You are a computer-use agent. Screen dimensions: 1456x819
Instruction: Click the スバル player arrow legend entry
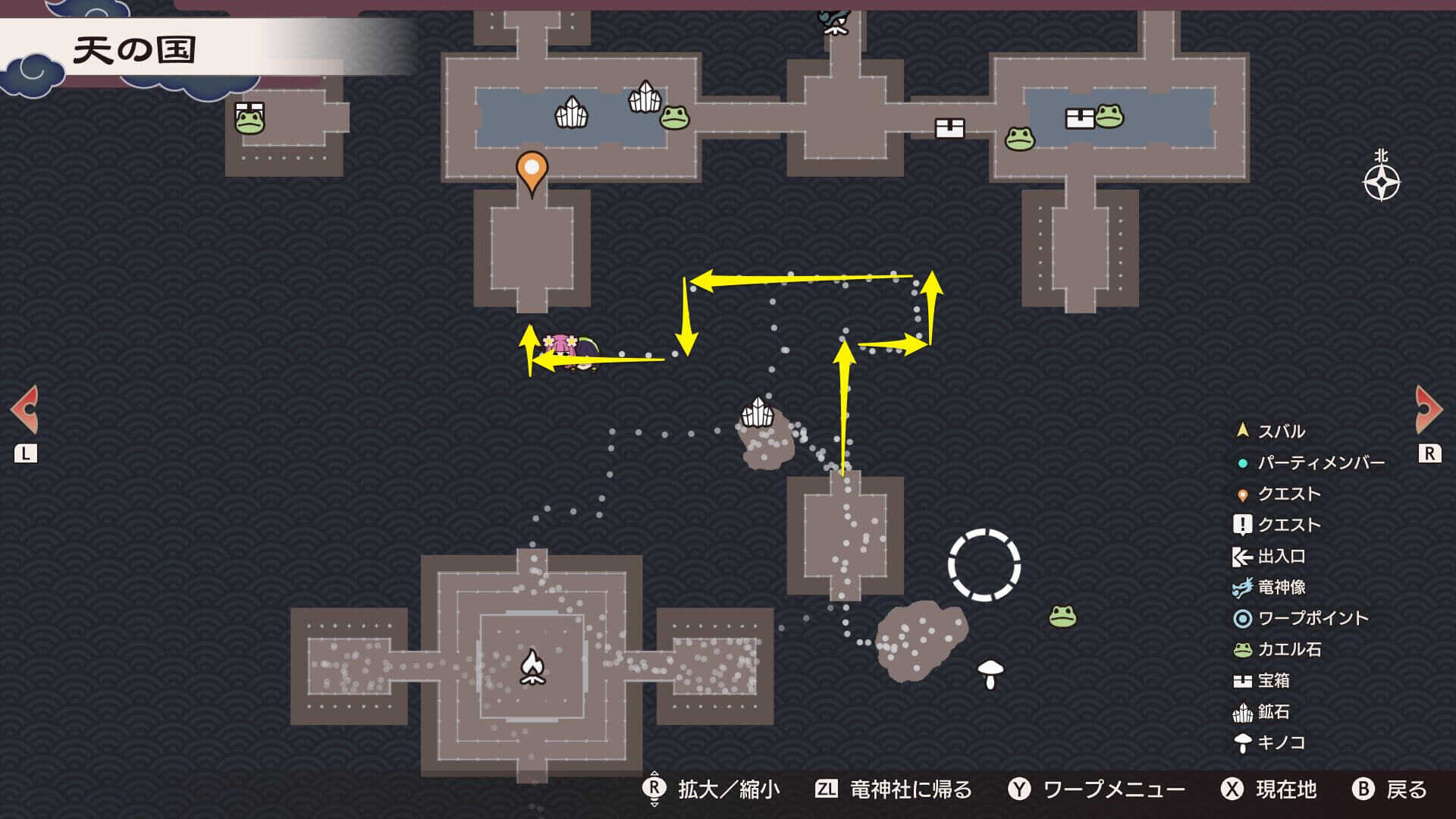click(1241, 430)
